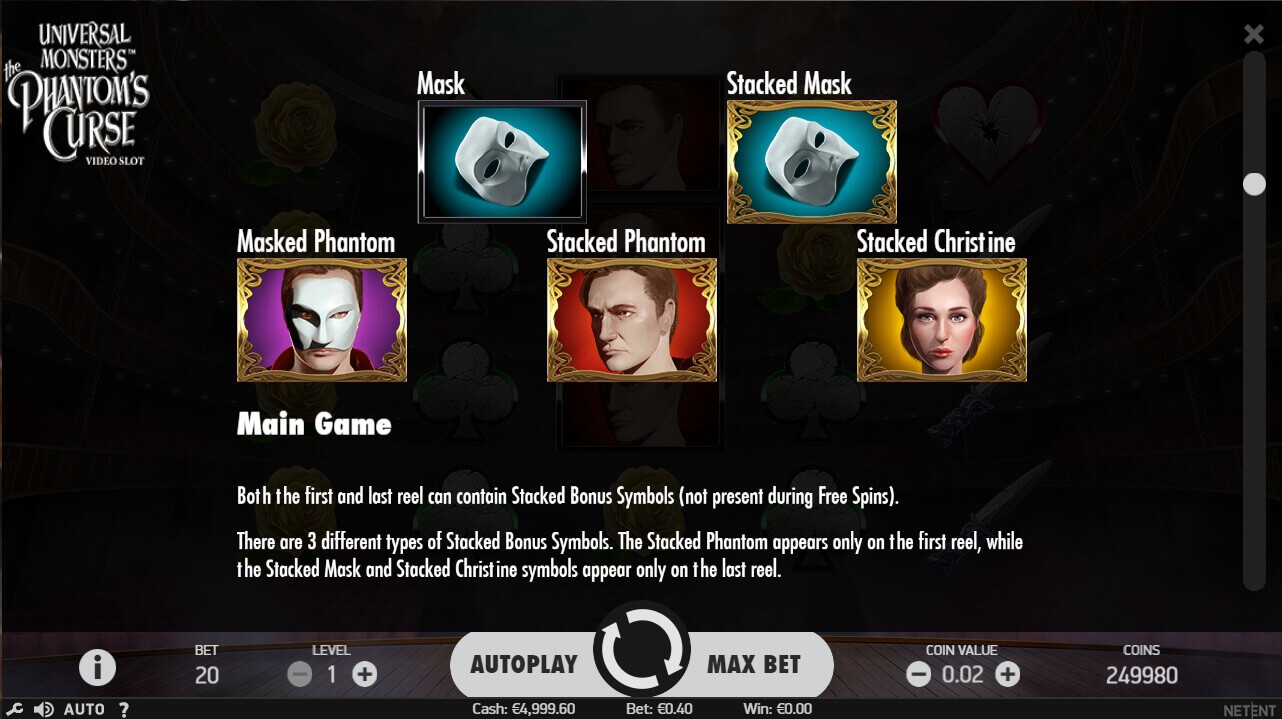1282x719 pixels.
Task: Open the wrench settings icon
Action: [15, 709]
